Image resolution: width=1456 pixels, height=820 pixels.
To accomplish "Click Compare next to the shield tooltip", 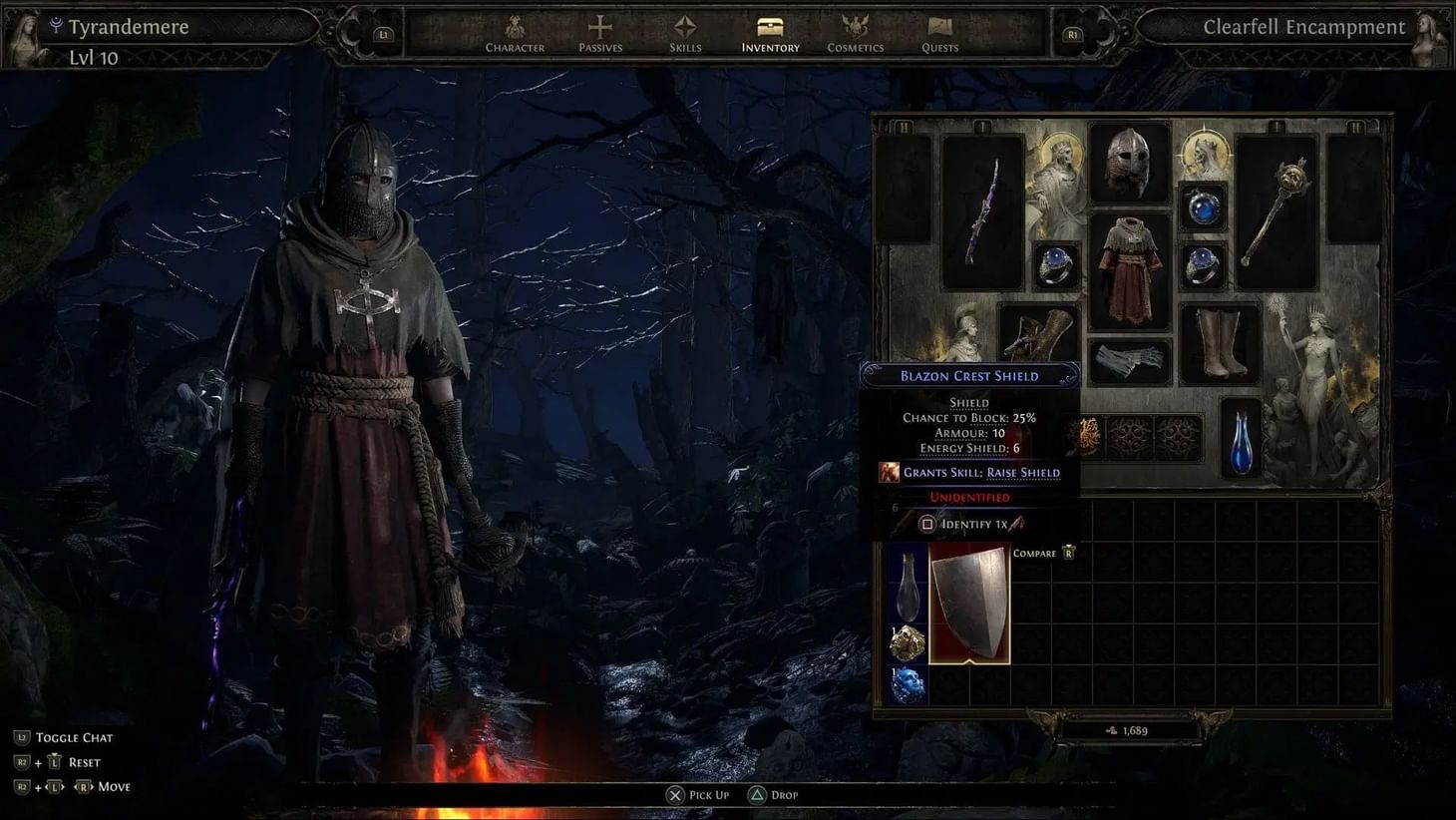I will coord(1035,553).
